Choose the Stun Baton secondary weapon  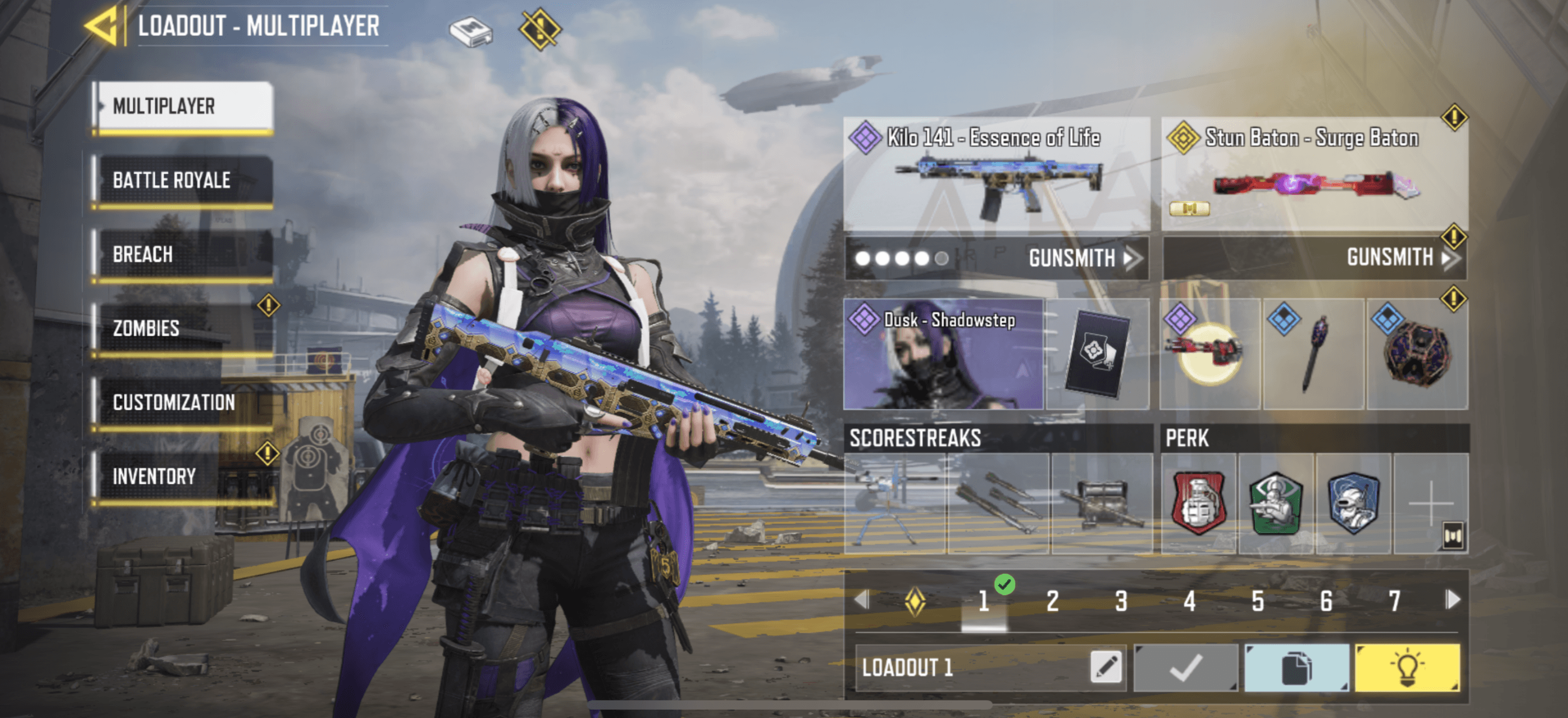pyautogui.click(x=1314, y=173)
